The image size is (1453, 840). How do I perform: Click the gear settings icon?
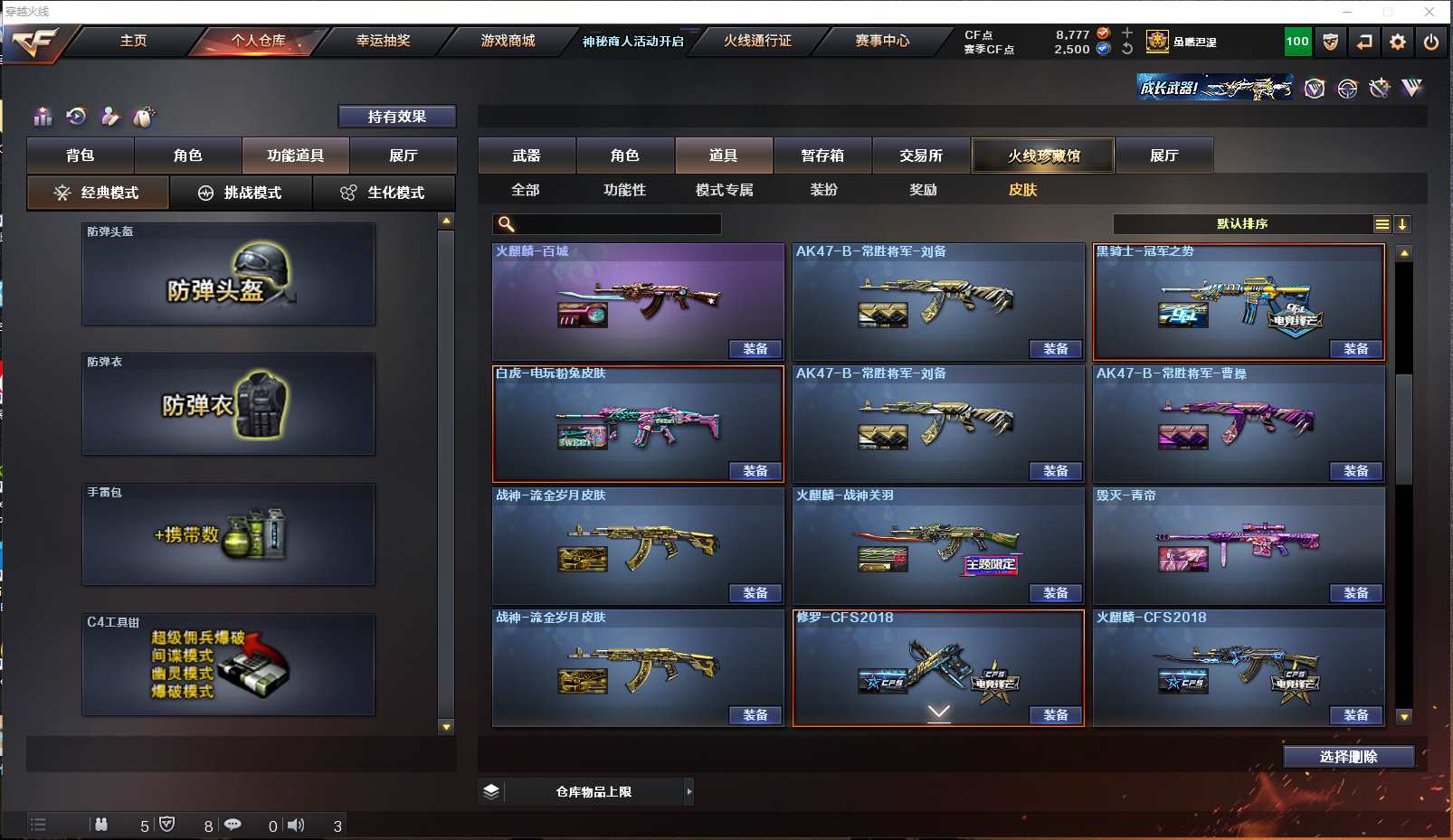[1398, 42]
